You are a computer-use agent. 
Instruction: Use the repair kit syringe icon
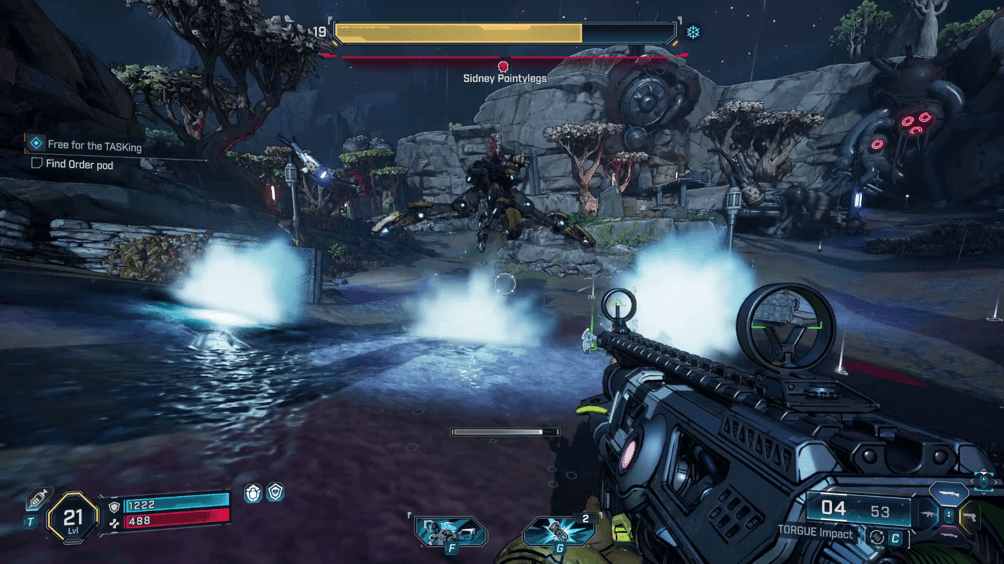point(38,497)
